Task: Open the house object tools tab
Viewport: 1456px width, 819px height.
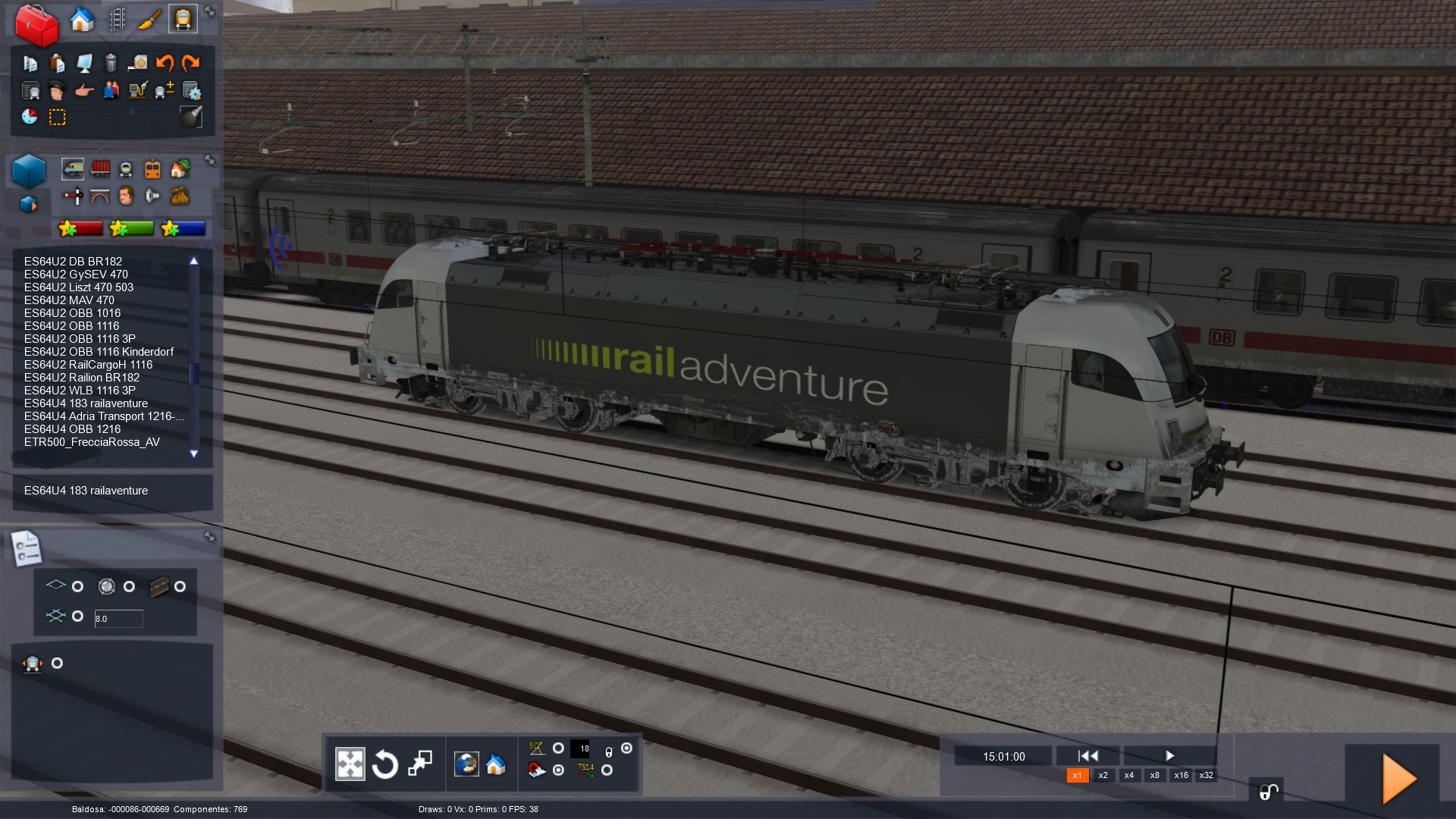Action: tap(82, 20)
